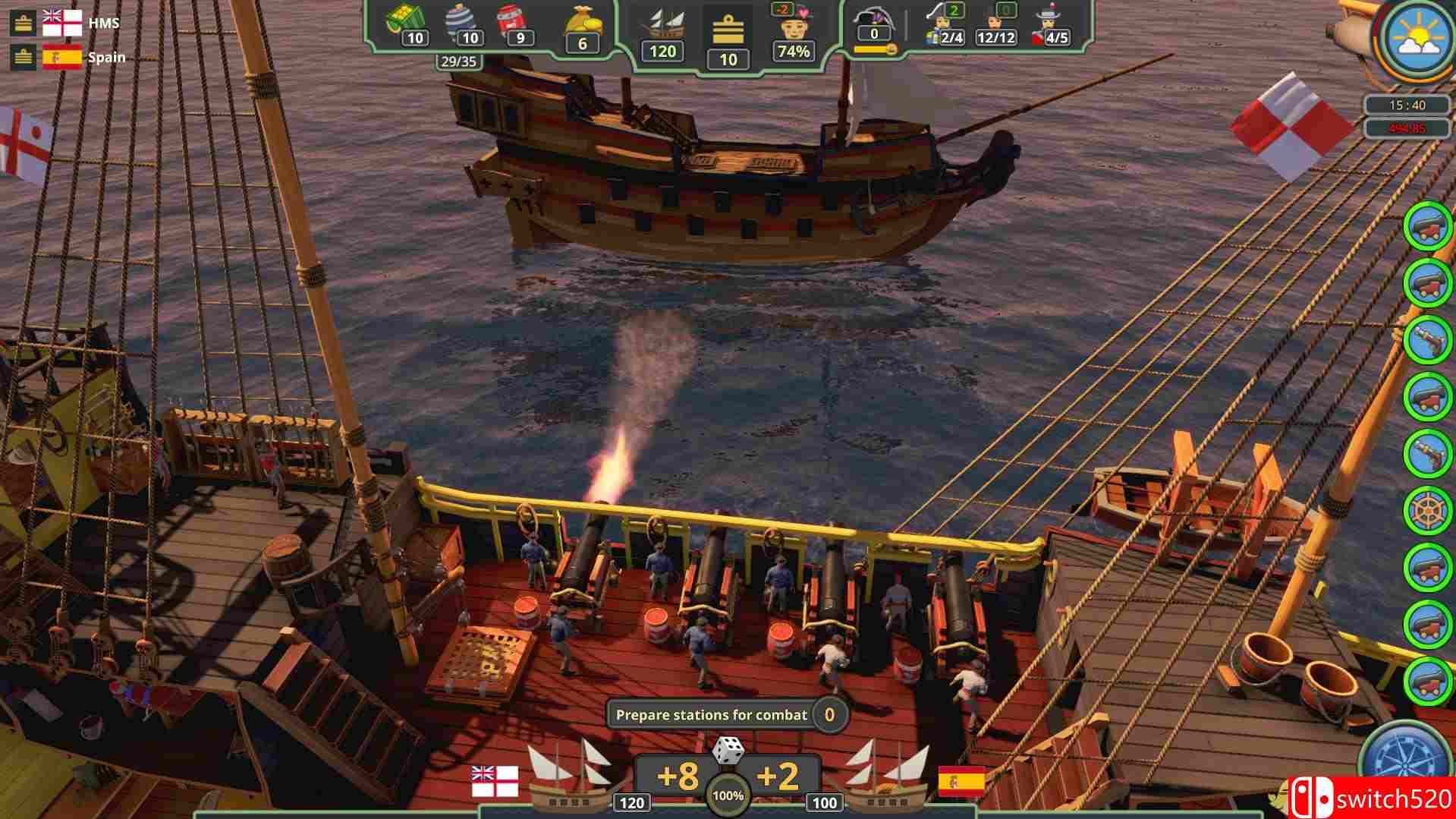Click the red and white signal flag
Image resolution: width=1456 pixels, height=819 pixels.
pos(1291,126)
